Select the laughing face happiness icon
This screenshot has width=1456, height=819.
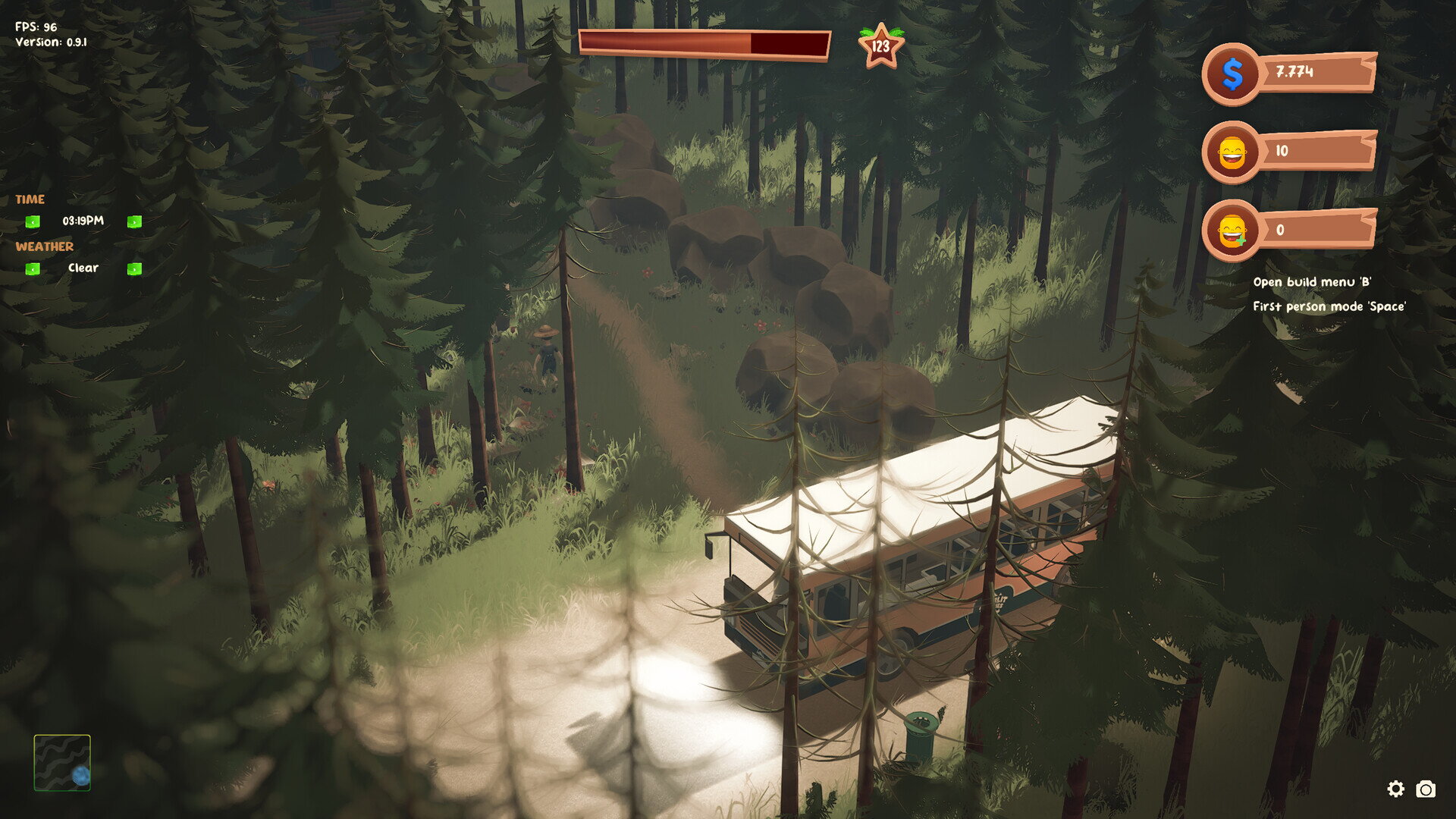(x=1232, y=152)
